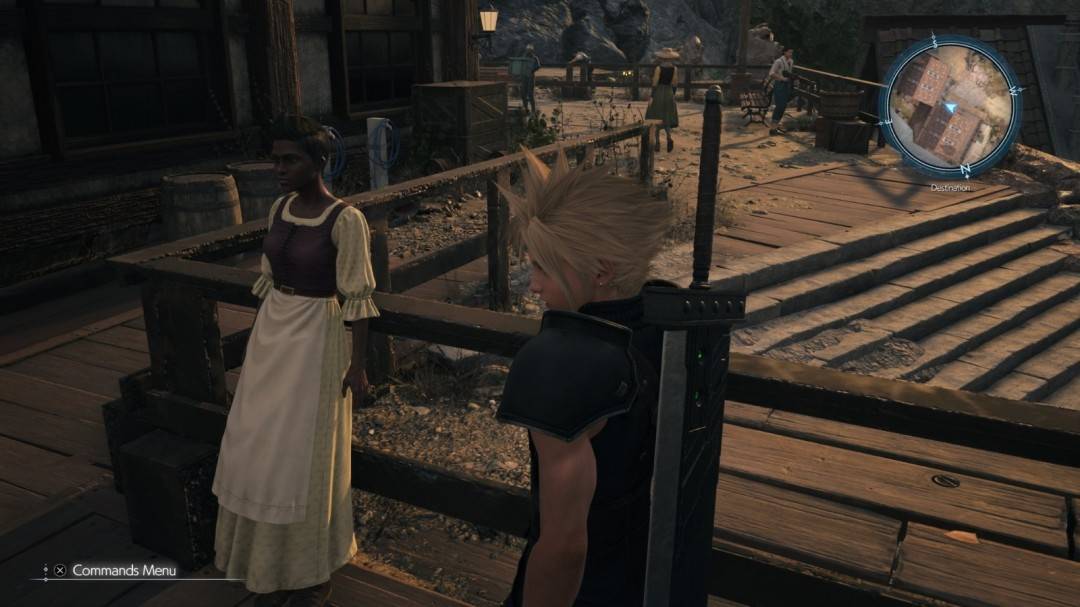Viewport: 1080px width, 607px height.
Task: Select the blue player arrow on minimap
Action: point(951,105)
